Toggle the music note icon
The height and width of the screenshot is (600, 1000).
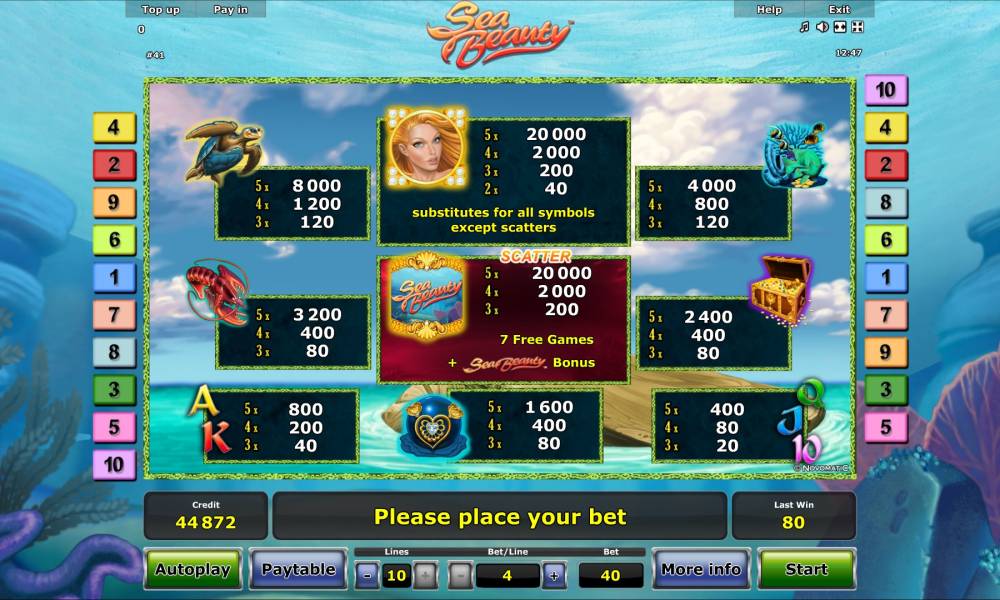[804, 27]
